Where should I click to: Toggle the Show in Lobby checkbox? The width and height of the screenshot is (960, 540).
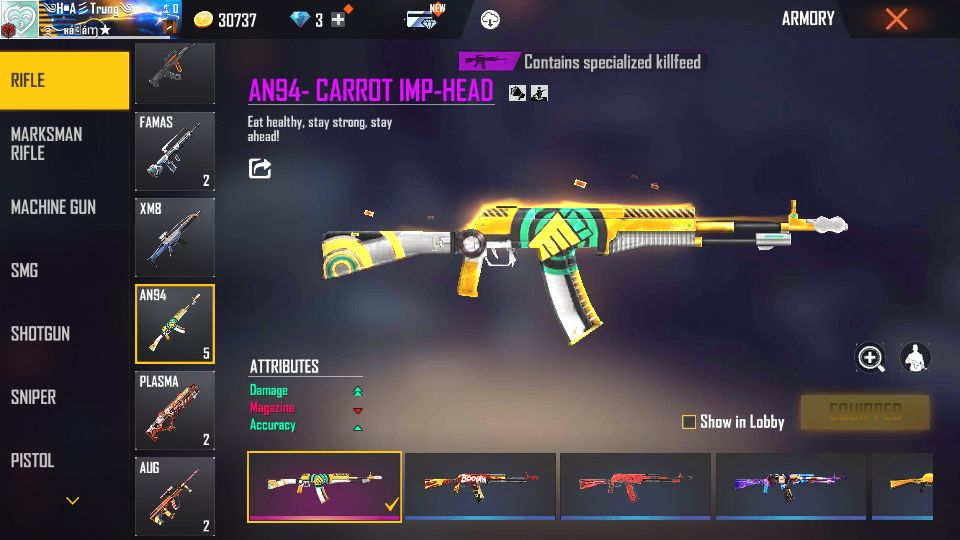coord(689,422)
